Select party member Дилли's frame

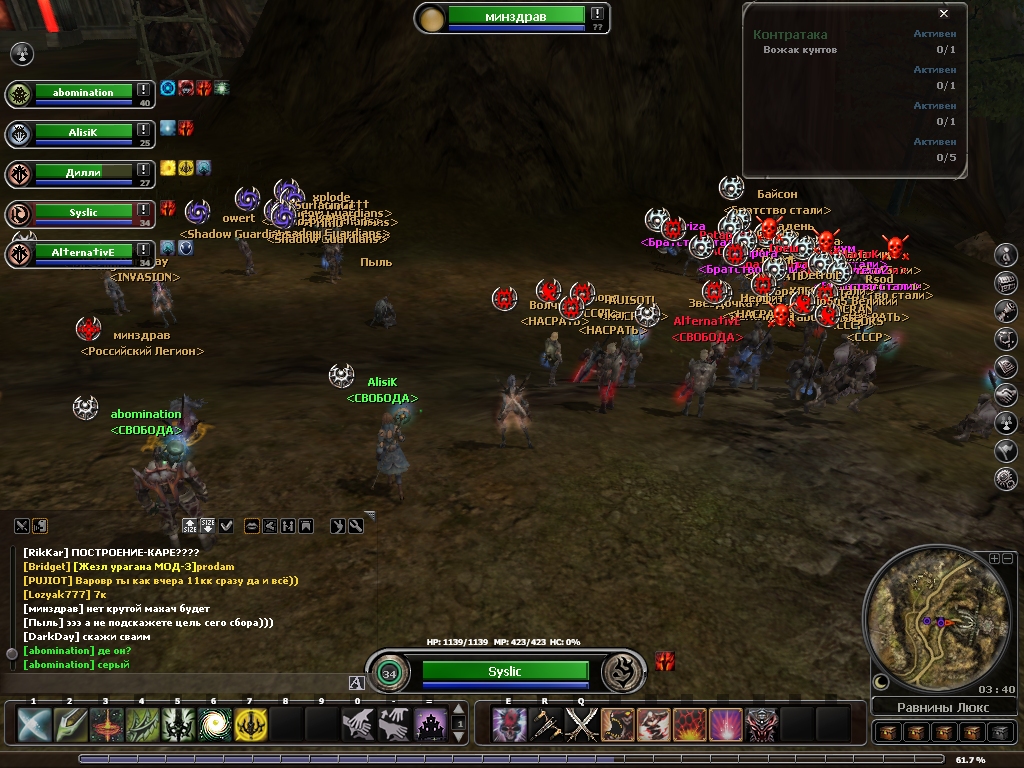[x=83, y=173]
